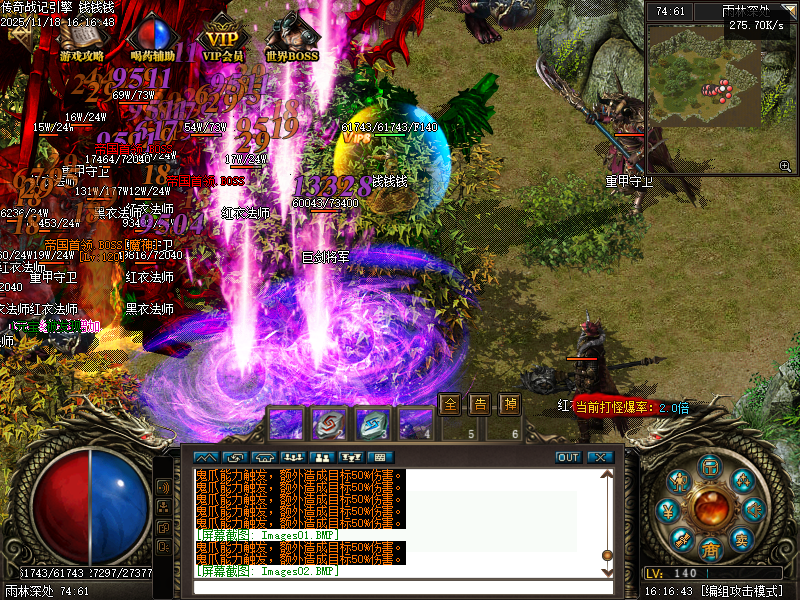Viewport: 800px width, 600px height.
Task: Open the VIP会员 membership menu
Action: tap(224, 40)
